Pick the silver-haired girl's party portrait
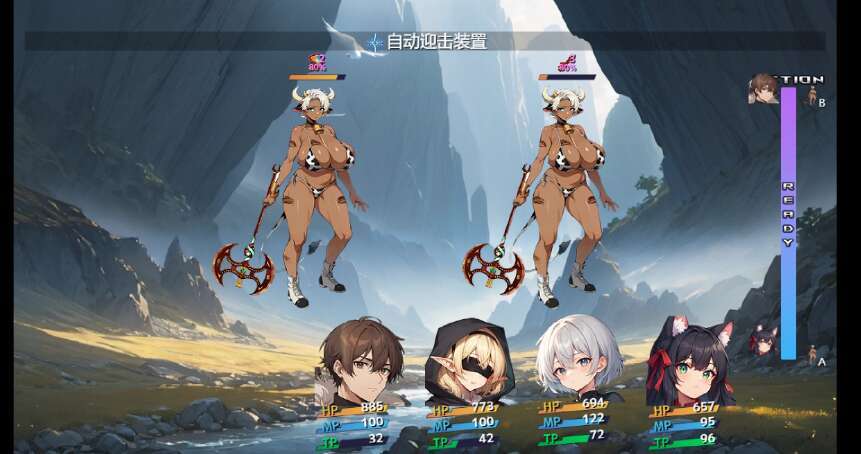The image size is (861, 454). coord(579,358)
